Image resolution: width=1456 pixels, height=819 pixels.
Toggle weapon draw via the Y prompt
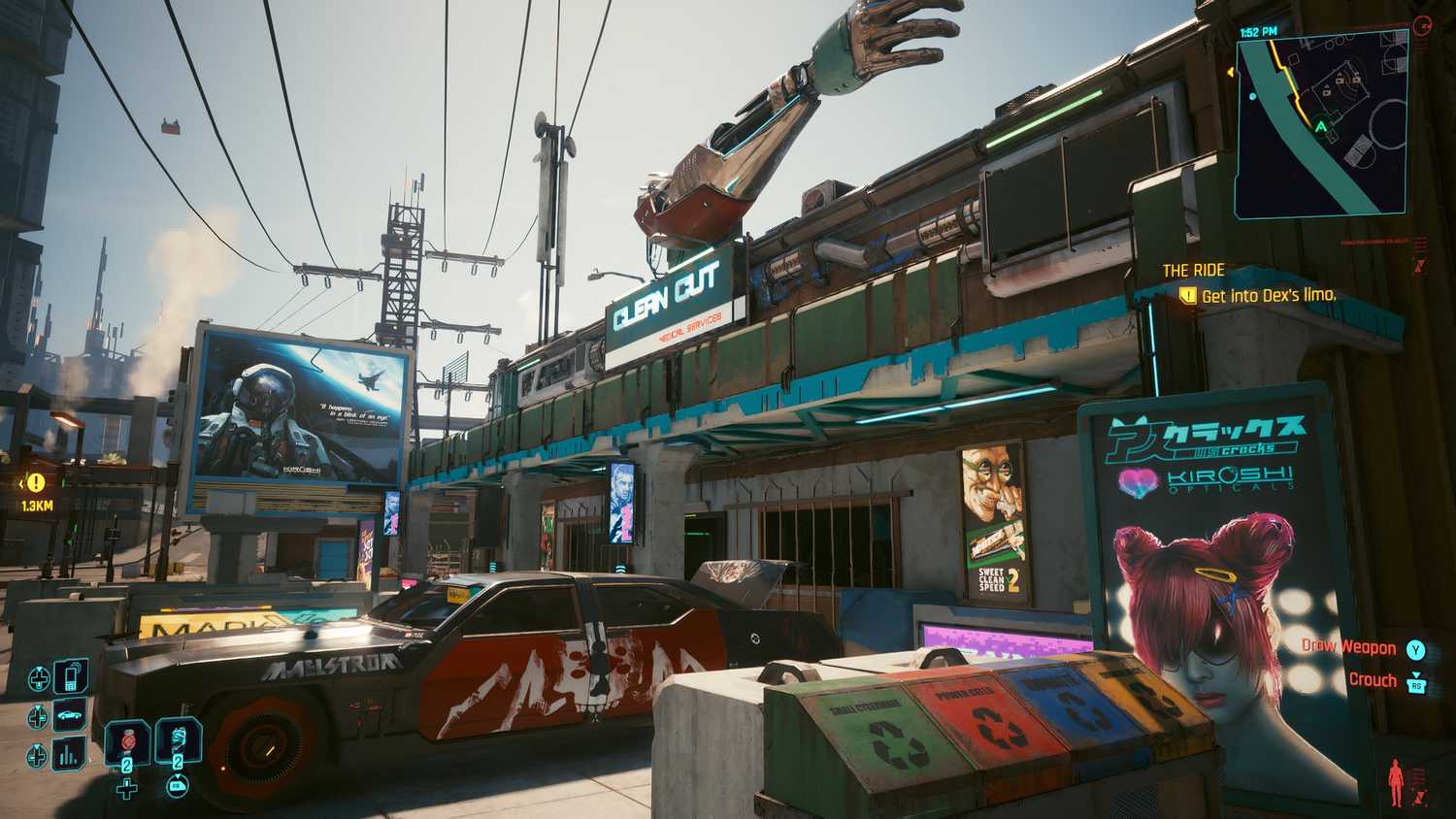[x=1416, y=650]
